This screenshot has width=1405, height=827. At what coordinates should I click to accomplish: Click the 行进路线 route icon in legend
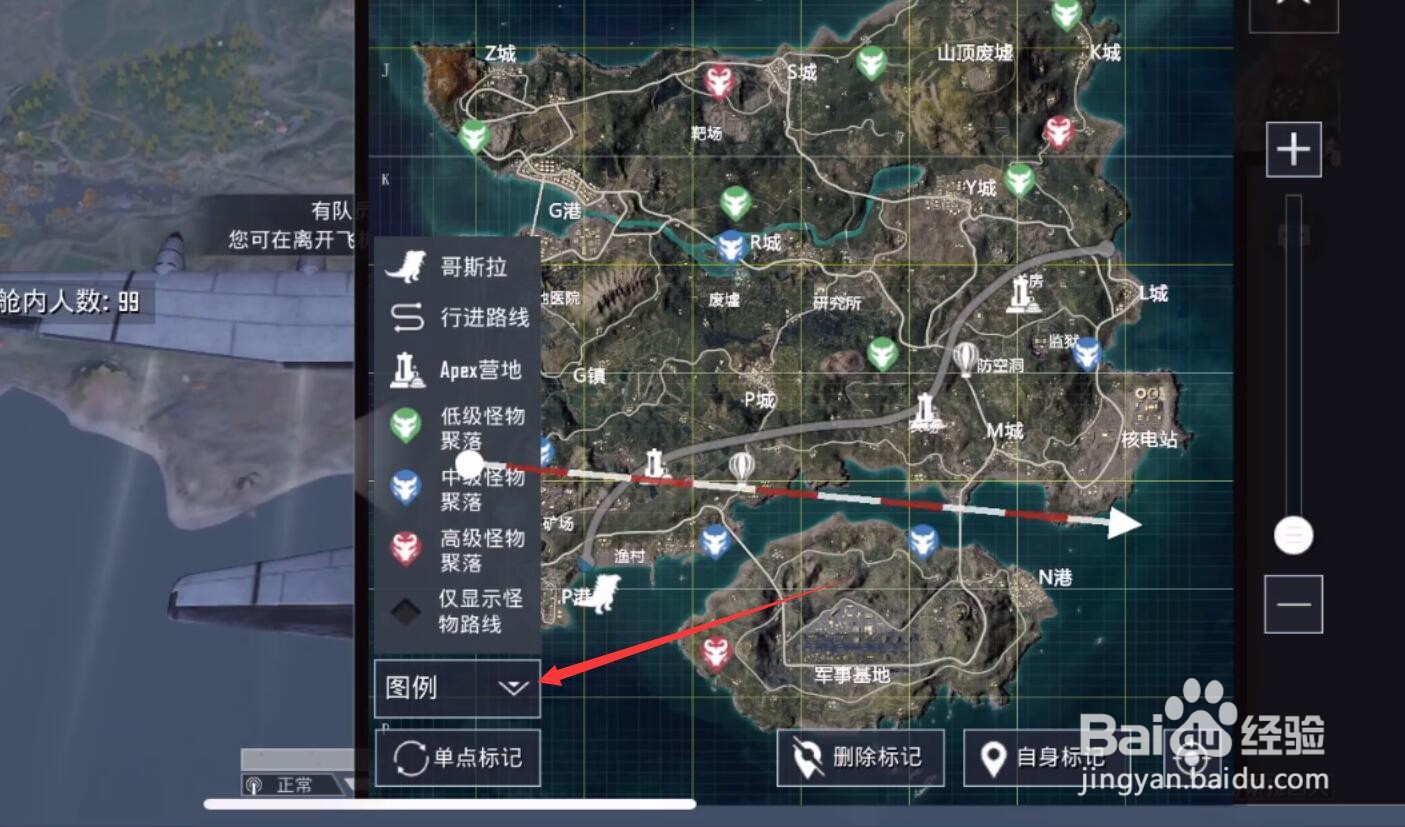(x=409, y=317)
